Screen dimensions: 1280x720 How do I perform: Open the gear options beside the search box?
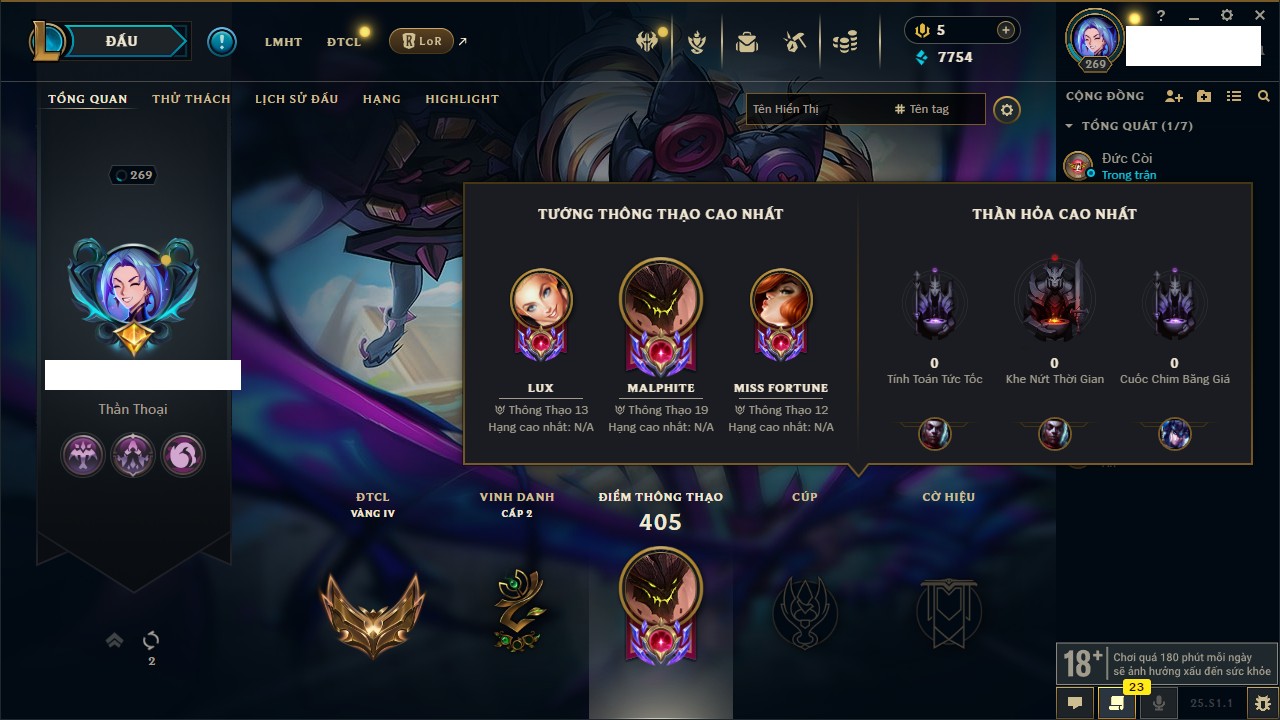pos(1007,109)
